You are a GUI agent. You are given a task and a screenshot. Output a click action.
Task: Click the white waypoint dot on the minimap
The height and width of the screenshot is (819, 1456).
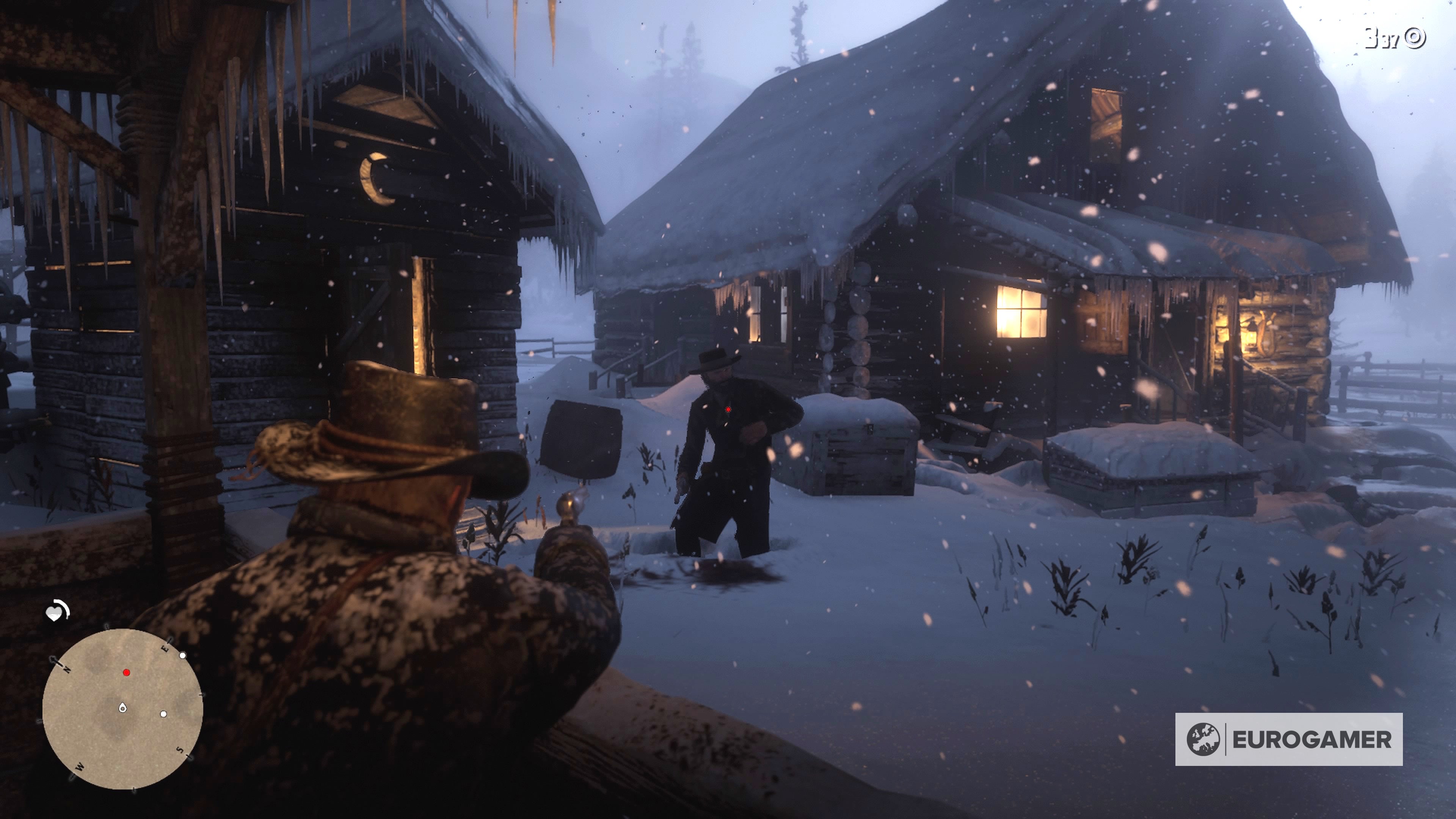click(182, 656)
